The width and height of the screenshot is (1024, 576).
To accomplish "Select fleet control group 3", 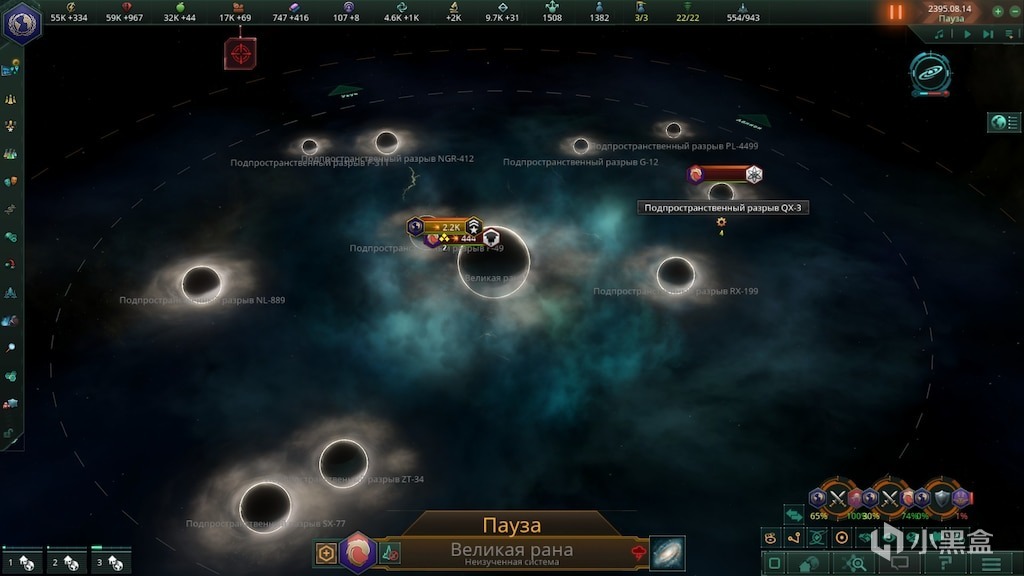I will (110, 561).
